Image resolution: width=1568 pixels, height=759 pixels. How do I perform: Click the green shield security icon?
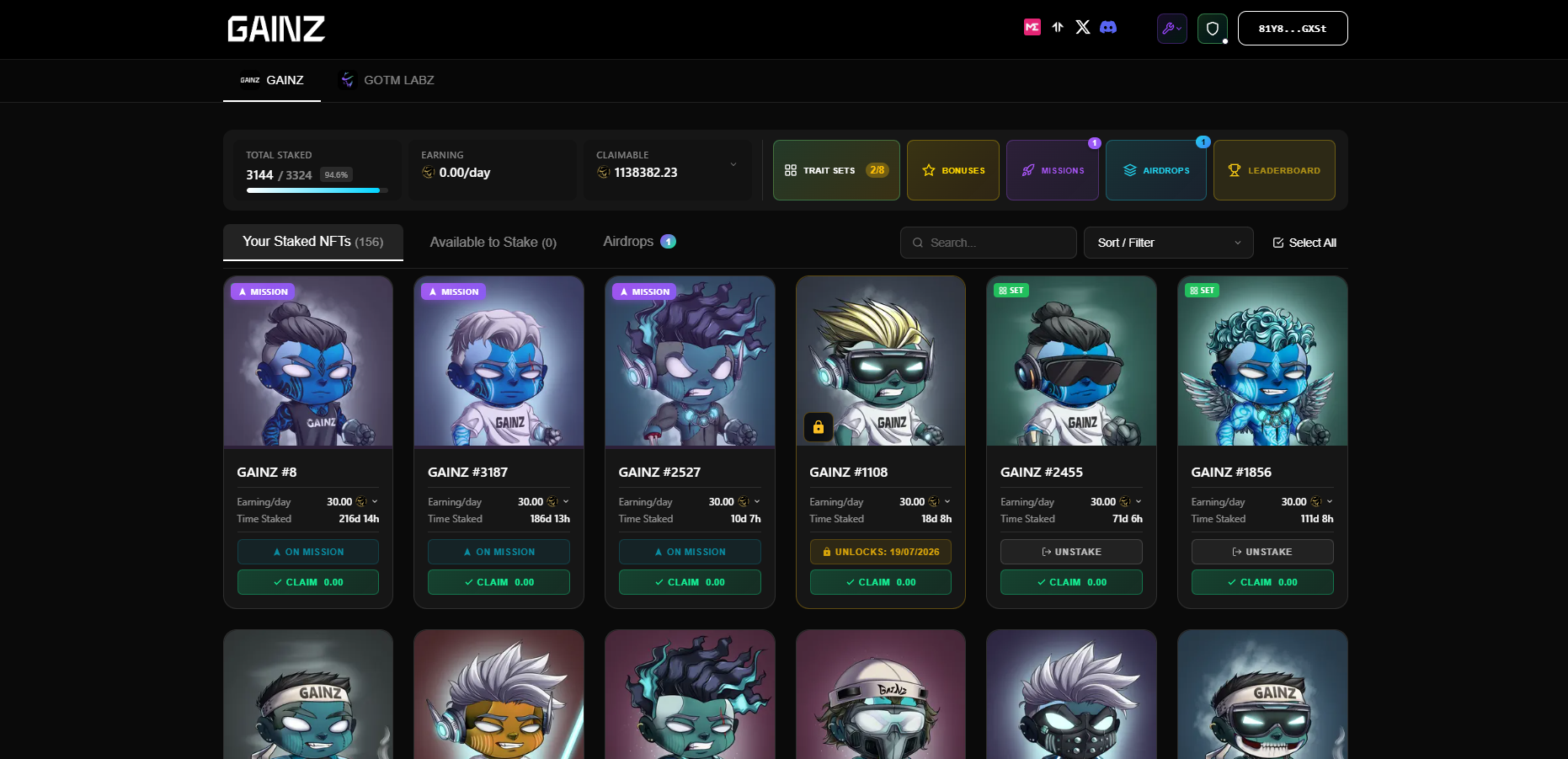click(1212, 28)
